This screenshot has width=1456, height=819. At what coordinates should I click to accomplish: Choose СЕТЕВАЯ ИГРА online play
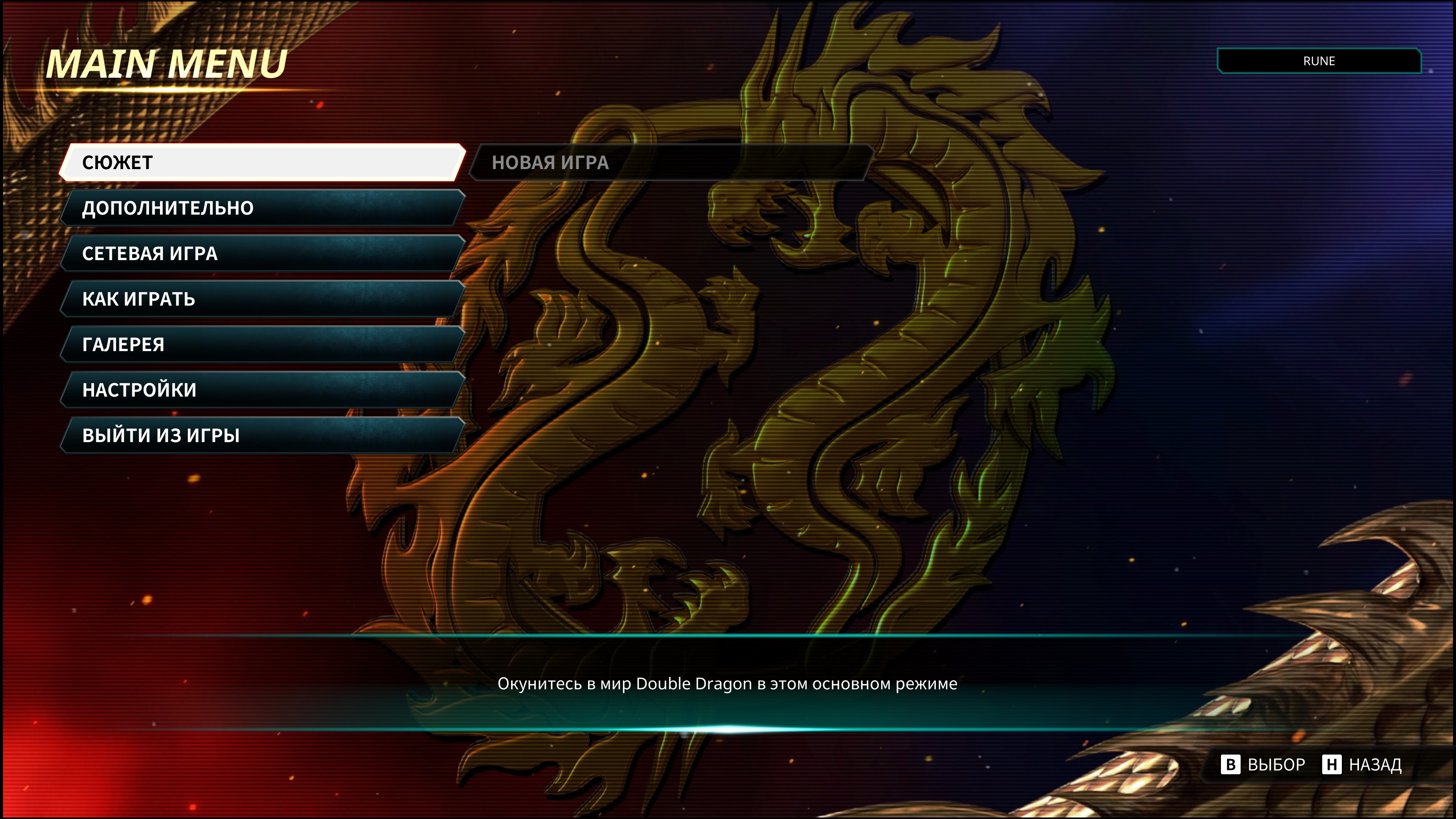[263, 254]
